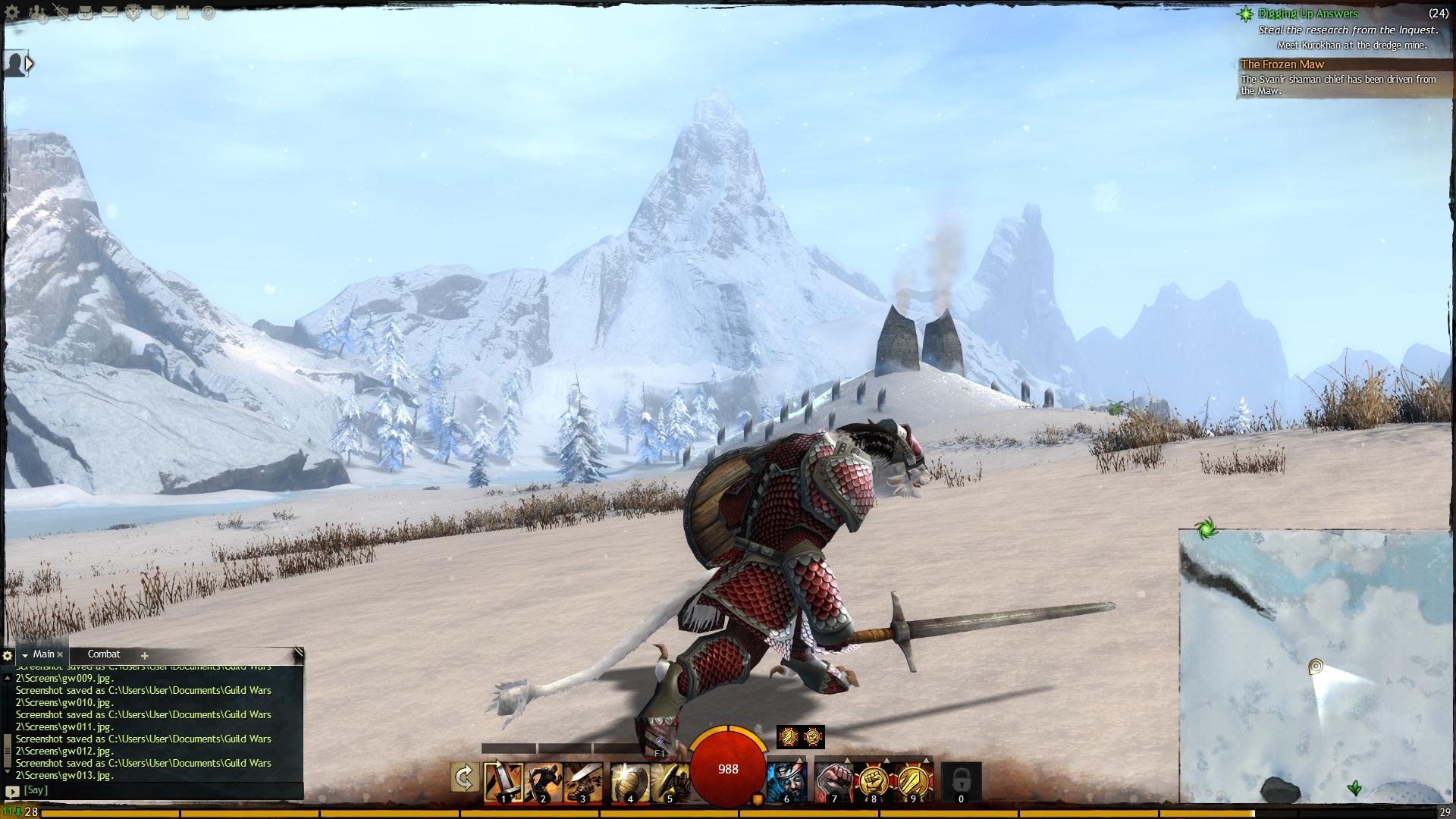Activate the golden sword banner skill 9
The height and width of the screenshot is (819, 1456).
[913, 781]
